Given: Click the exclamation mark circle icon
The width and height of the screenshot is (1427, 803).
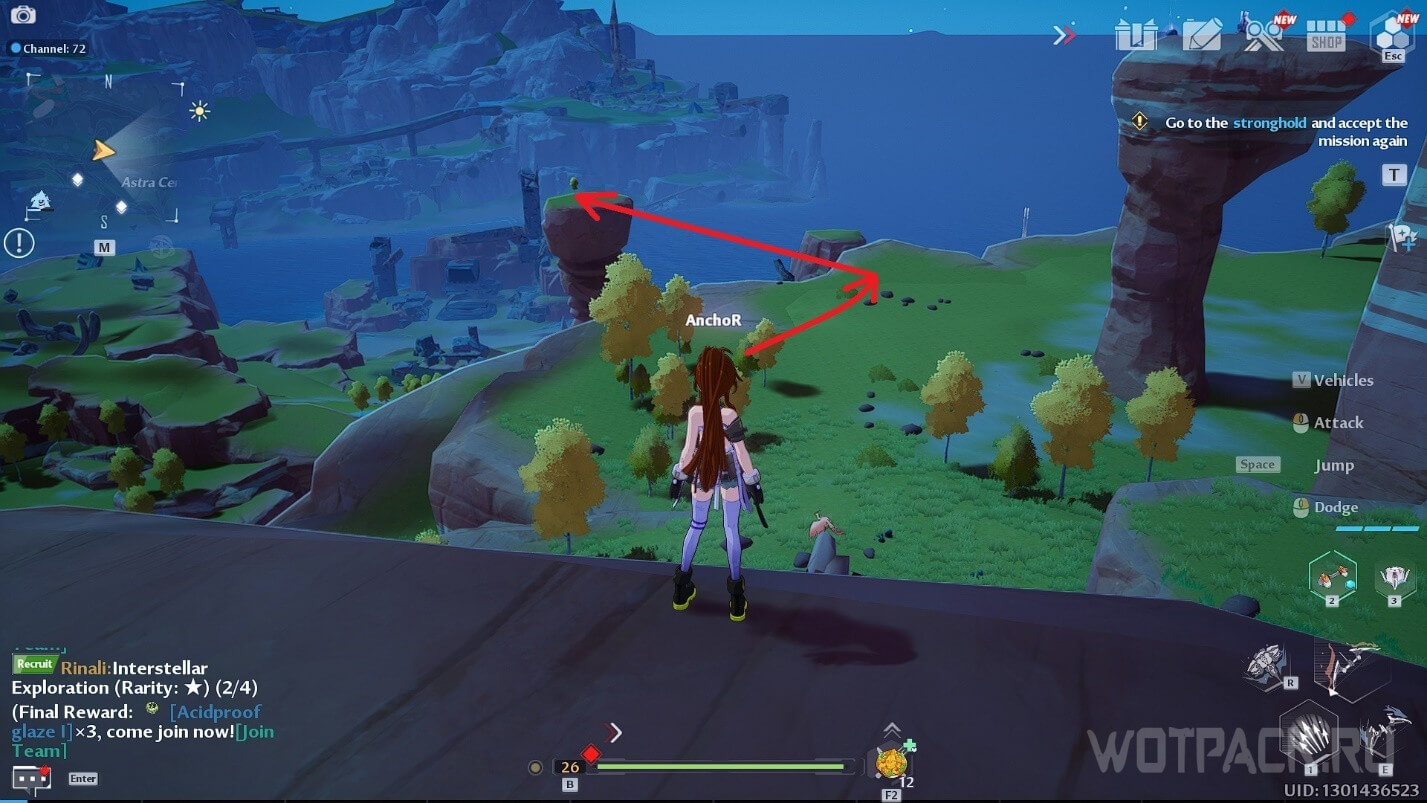Looking at the screenshot, I should tap(19, 242).
